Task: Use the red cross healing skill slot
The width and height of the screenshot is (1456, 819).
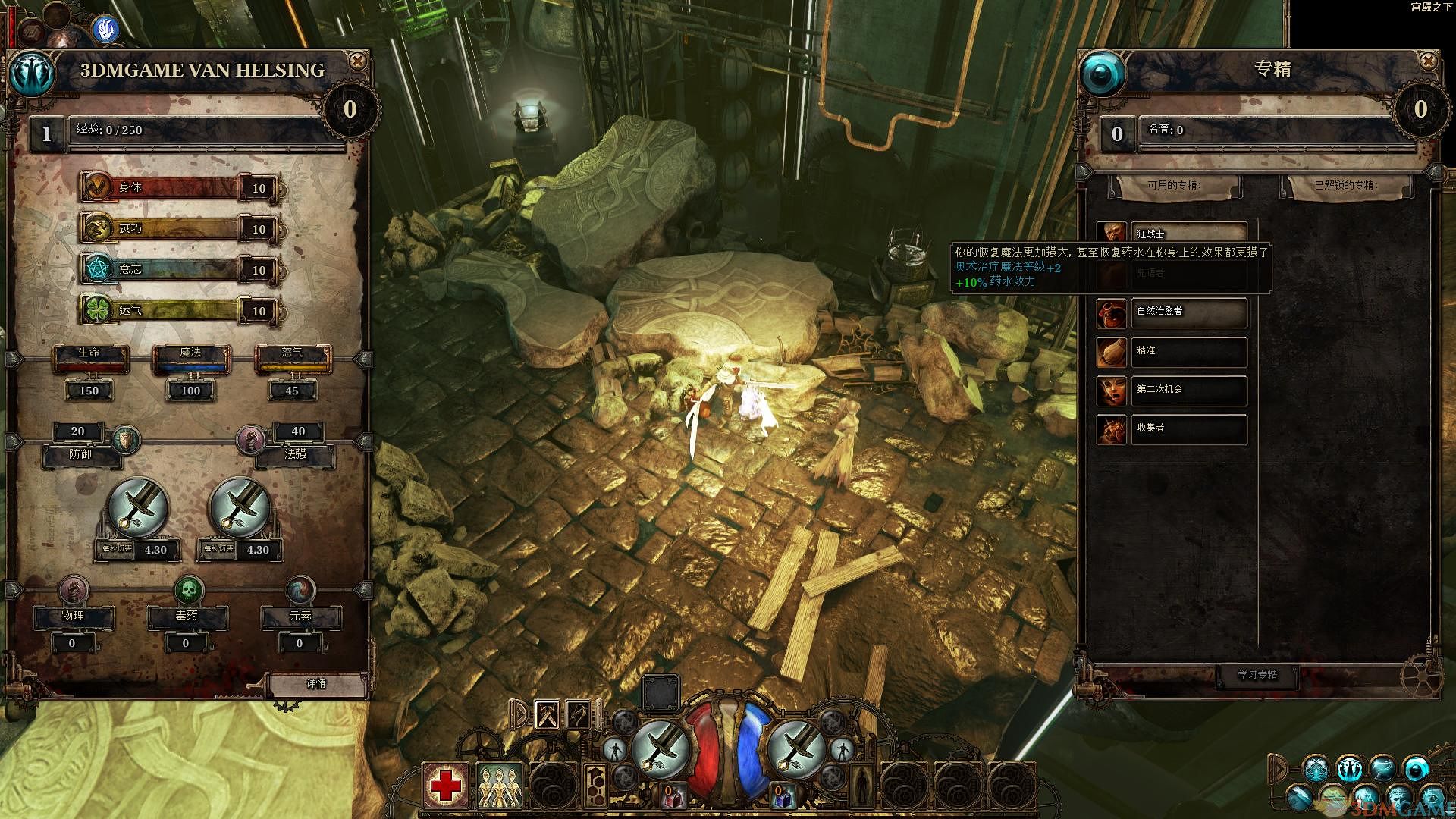Action: point(447,786)
